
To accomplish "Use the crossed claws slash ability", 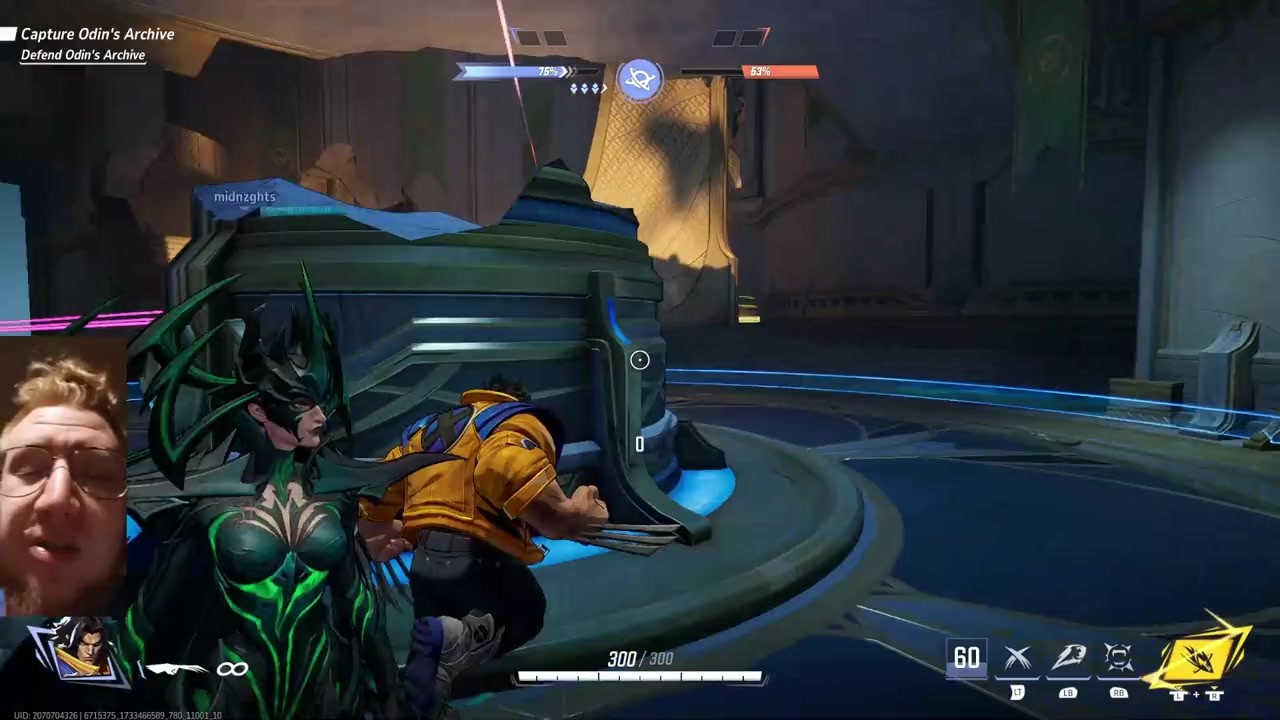I will point(1017,658).
